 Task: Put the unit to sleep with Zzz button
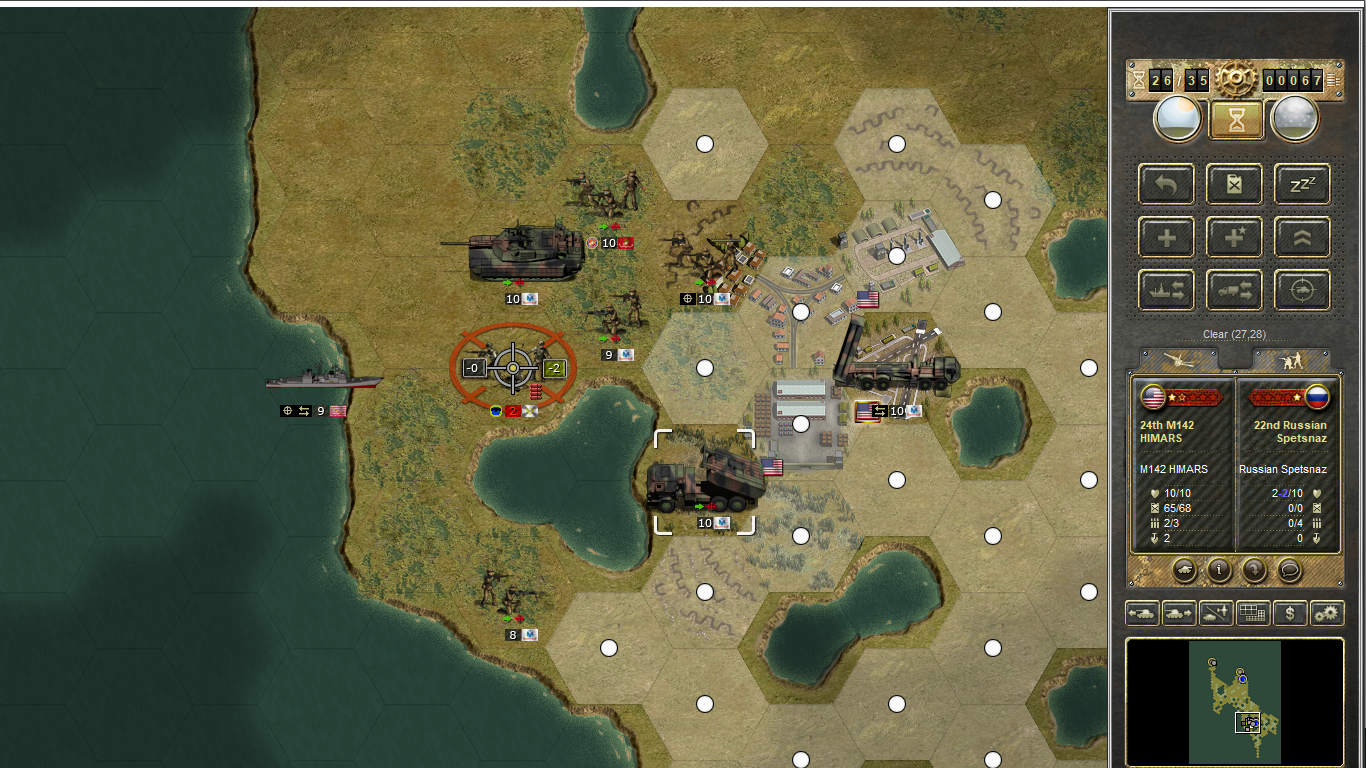(1302, 184)
